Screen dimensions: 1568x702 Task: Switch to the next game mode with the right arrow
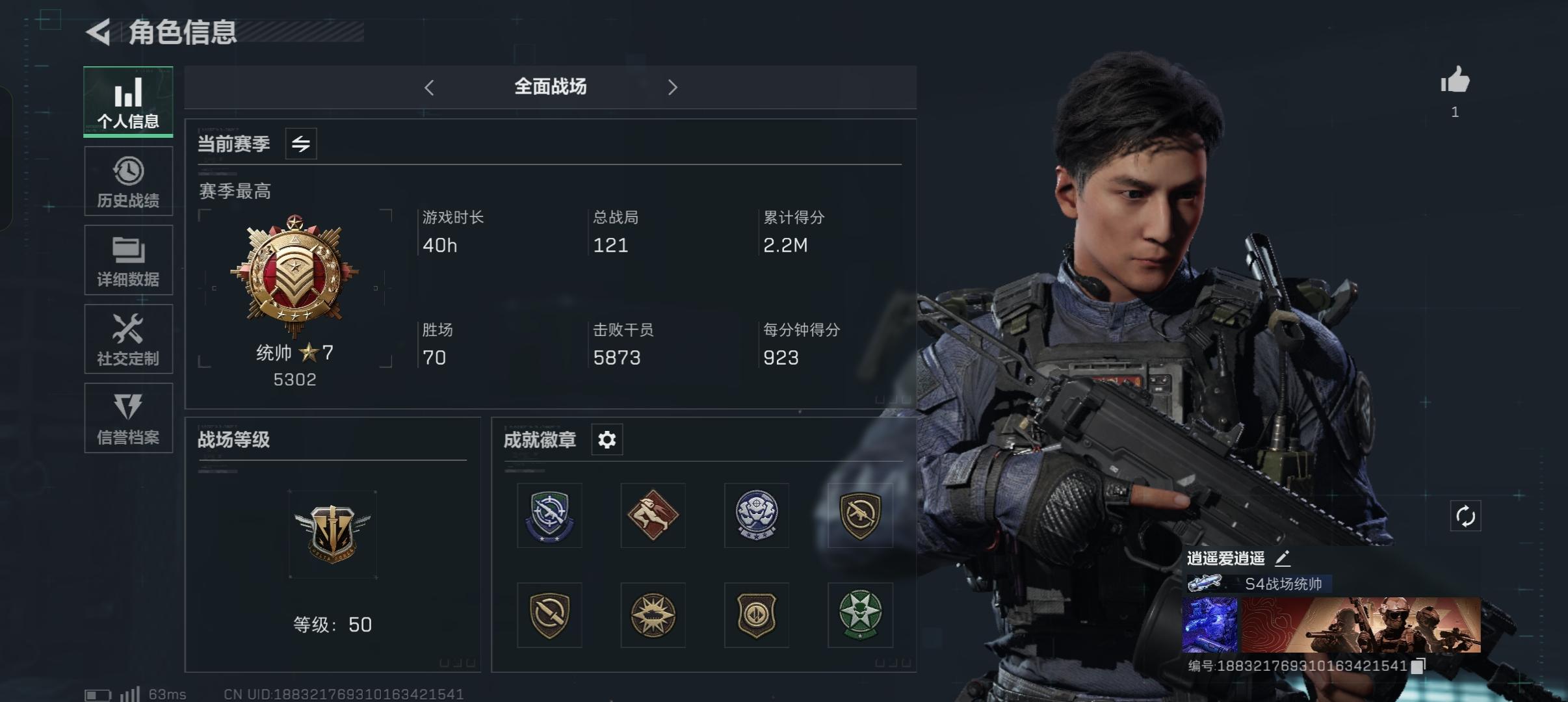click(673, 86)
